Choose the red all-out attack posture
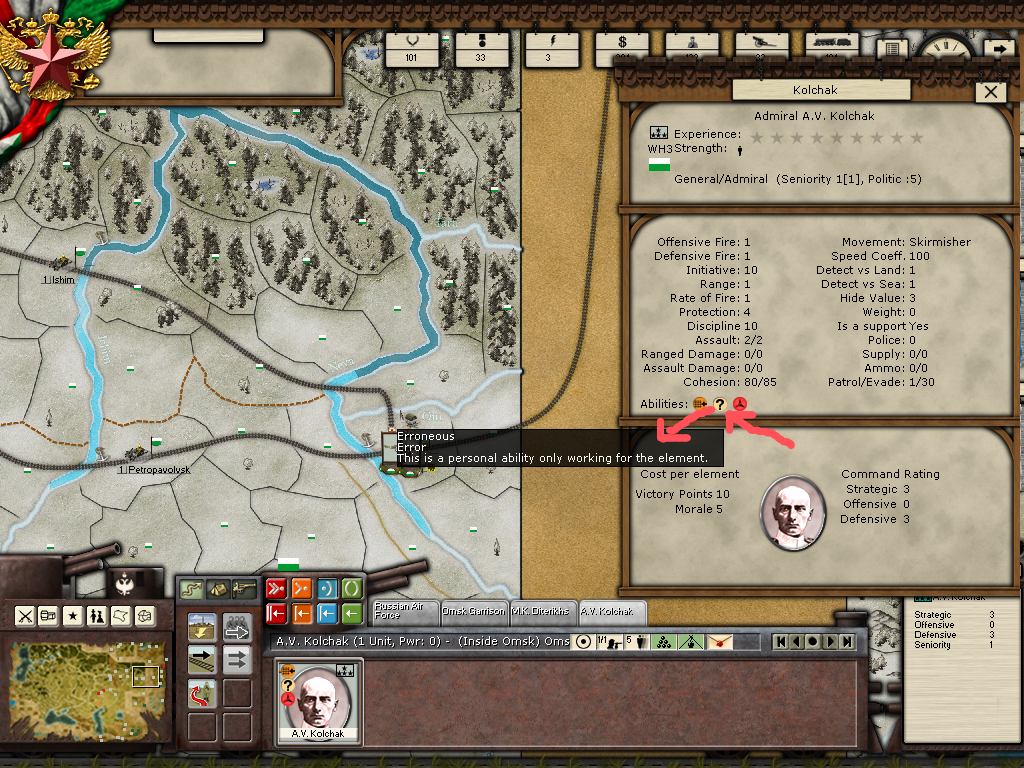This screenshot has height=768, width=1024. (x=276, y=588)
